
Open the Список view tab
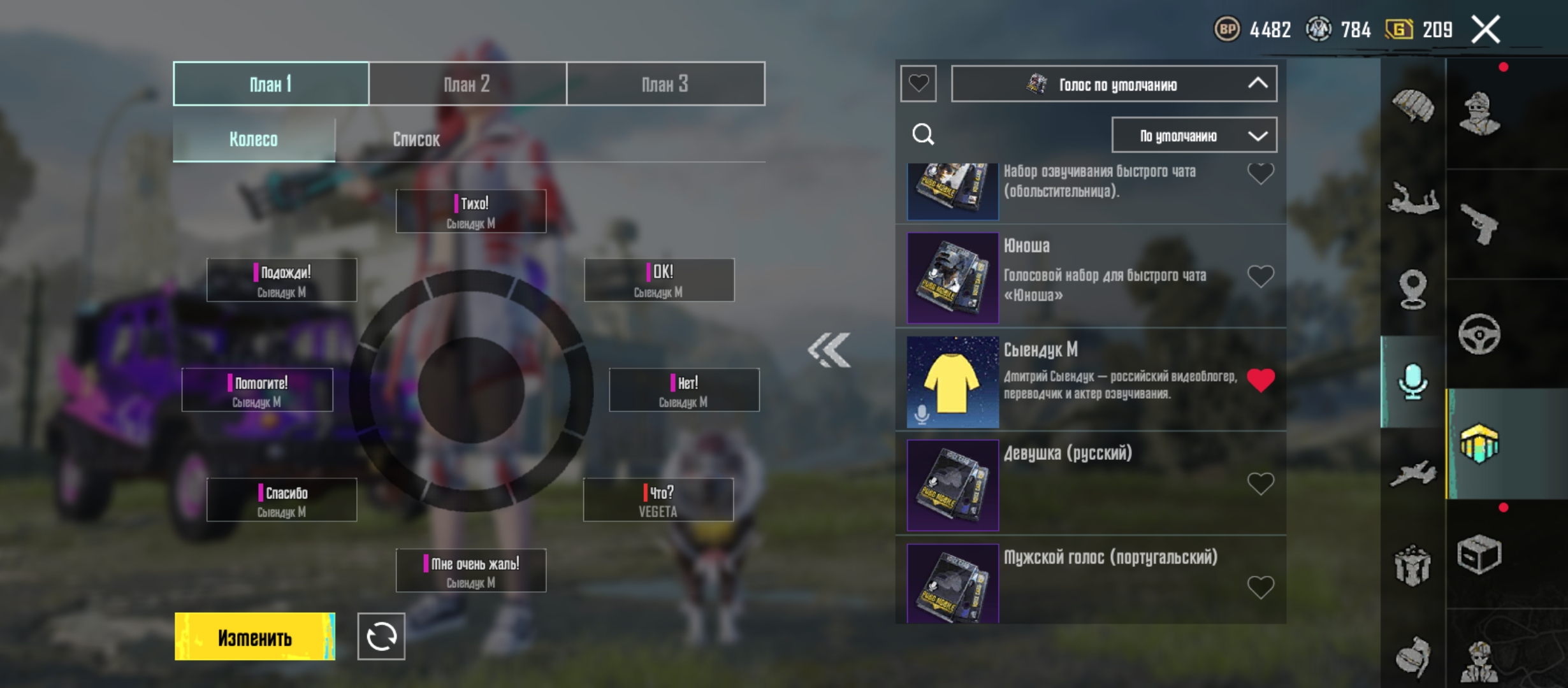tap(416, 140)
